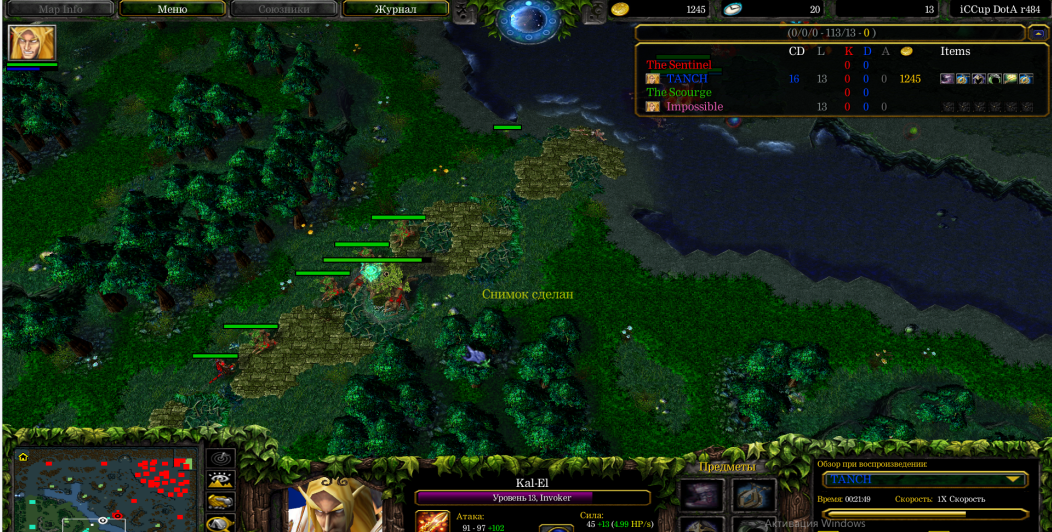Viewport: 1052px width, 532px height.
Task: Click the attack damage sword icon
Action: coord(433,521)
